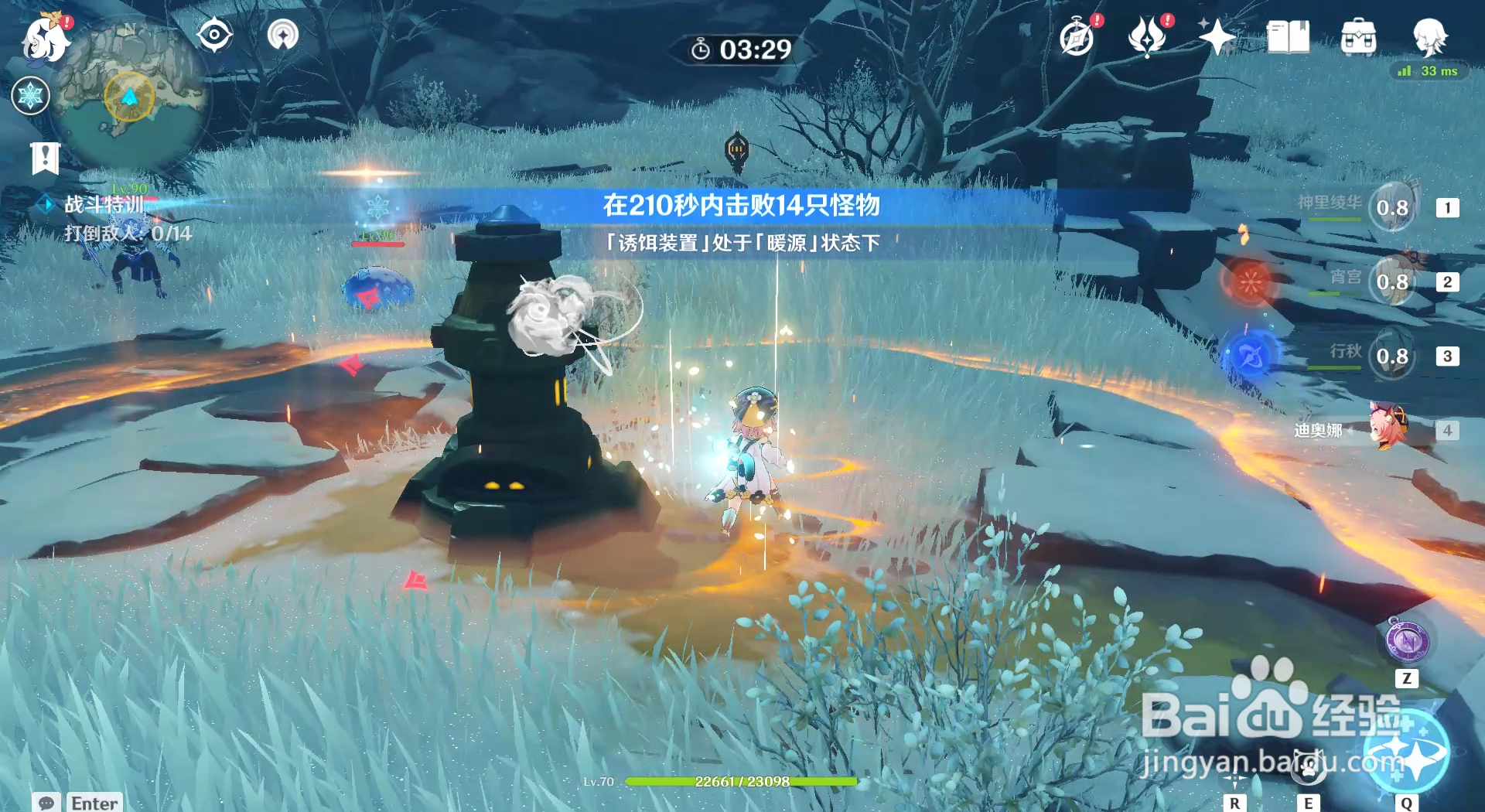
Task: Switch to 宵宫 in party slot 2
Action: pyautogui.click(x=1396, y=281)
